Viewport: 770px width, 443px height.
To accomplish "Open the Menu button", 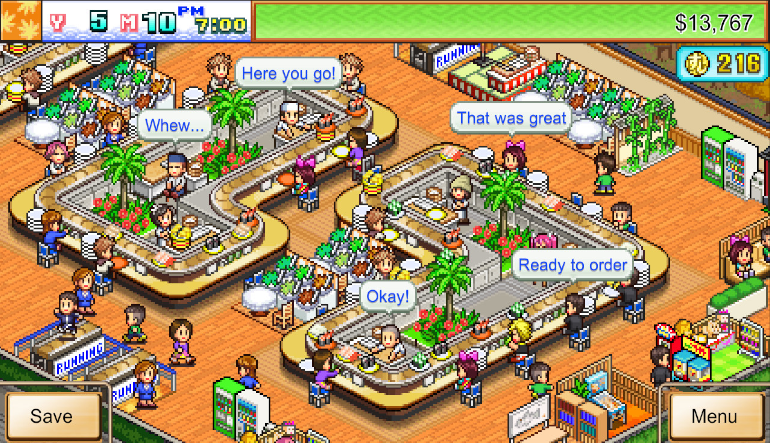I will [x=714, y=416].
